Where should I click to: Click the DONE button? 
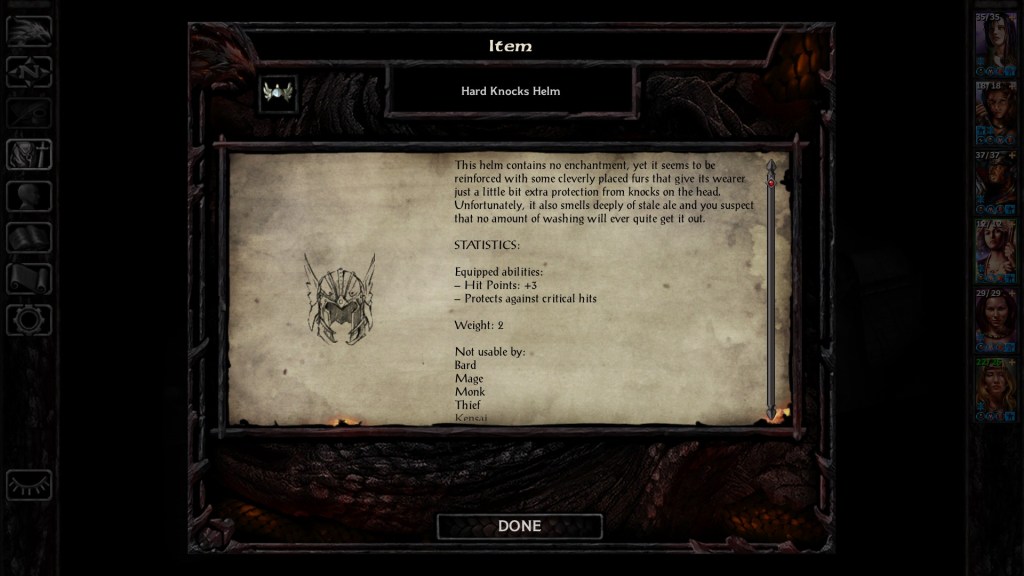point(519,526)
